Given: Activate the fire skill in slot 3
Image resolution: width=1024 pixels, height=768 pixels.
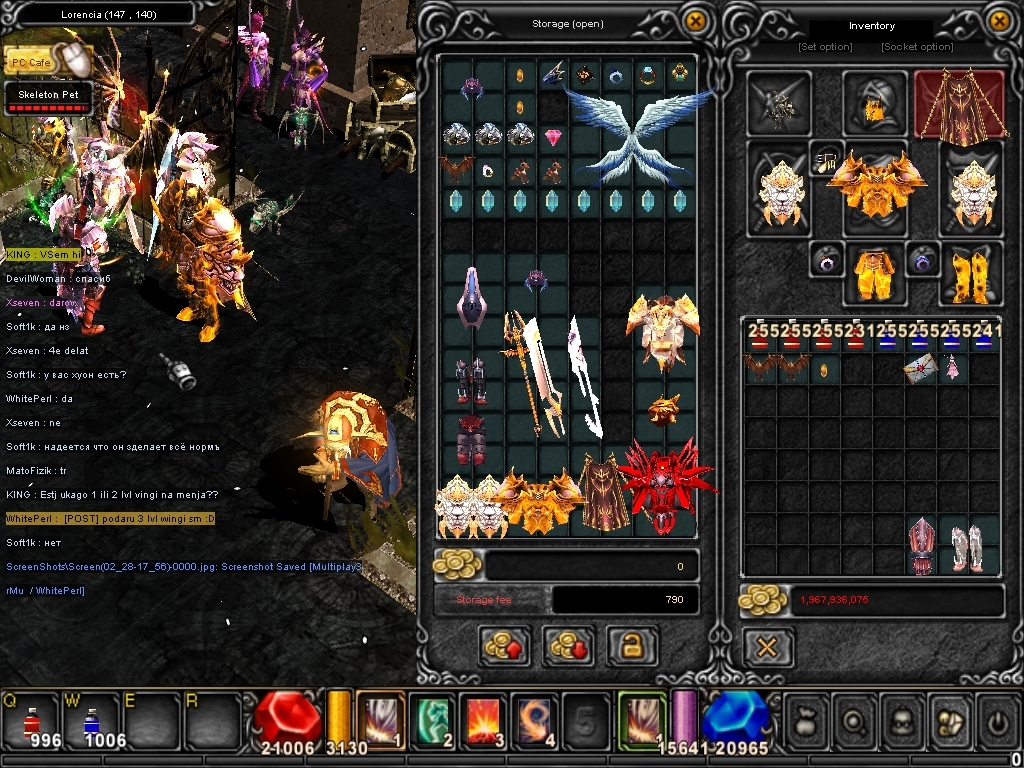Looking at the screenshot, I should [483, 718].
